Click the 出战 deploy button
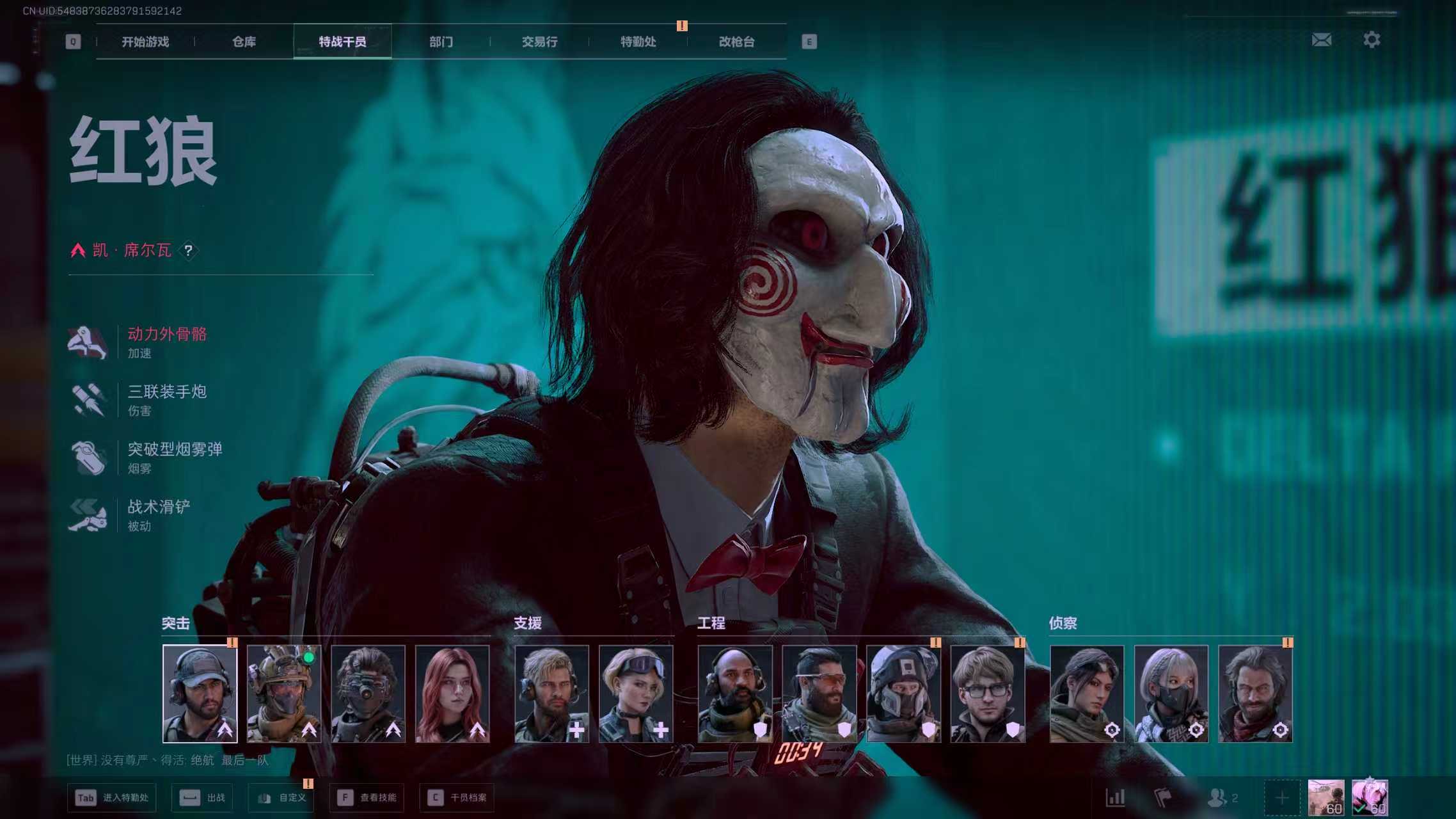Image resolution: width=1456 pixels, height=819 pixels. 202,798
